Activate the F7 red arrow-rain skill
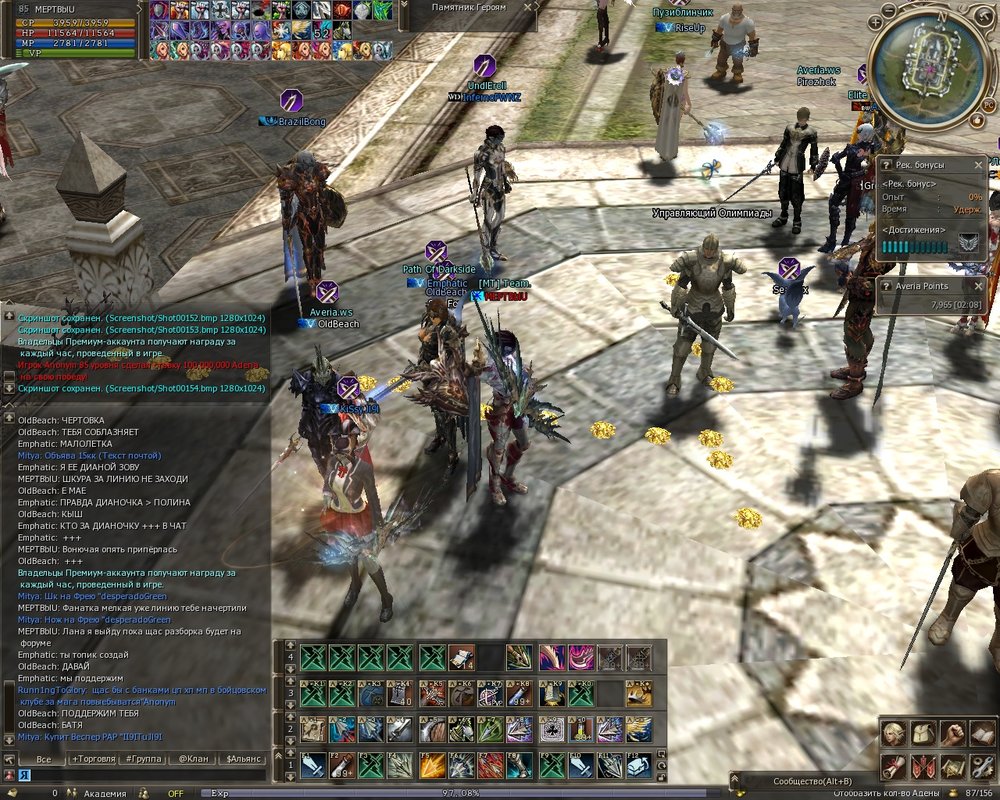 coord(491,765)
